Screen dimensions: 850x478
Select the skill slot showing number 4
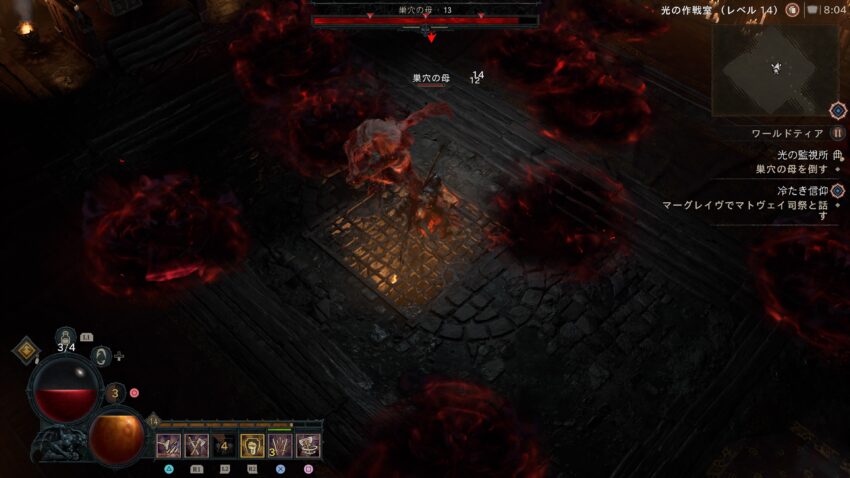[x=224, y=445]
